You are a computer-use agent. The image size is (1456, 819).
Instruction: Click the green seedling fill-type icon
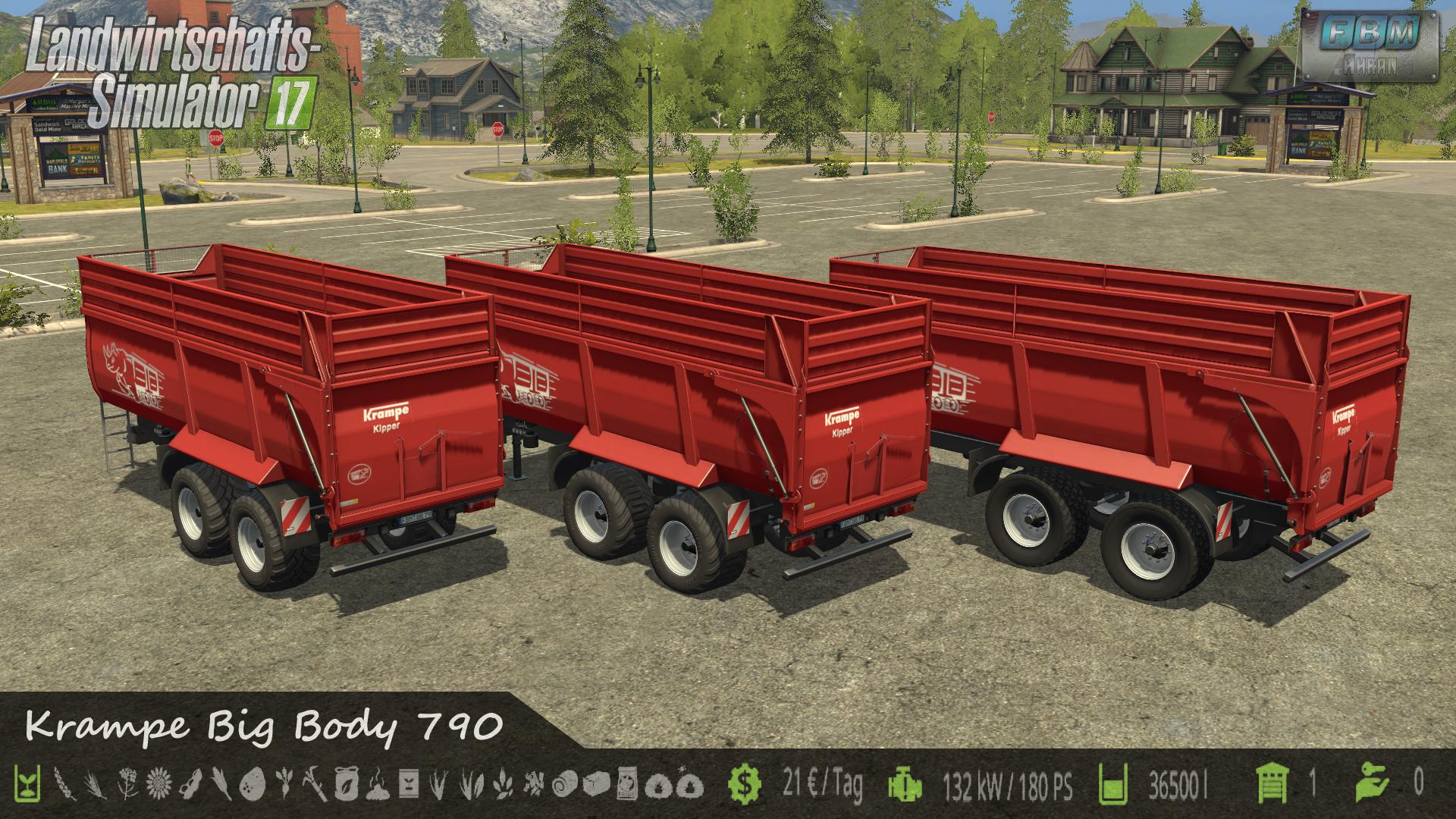pos(27,783)
